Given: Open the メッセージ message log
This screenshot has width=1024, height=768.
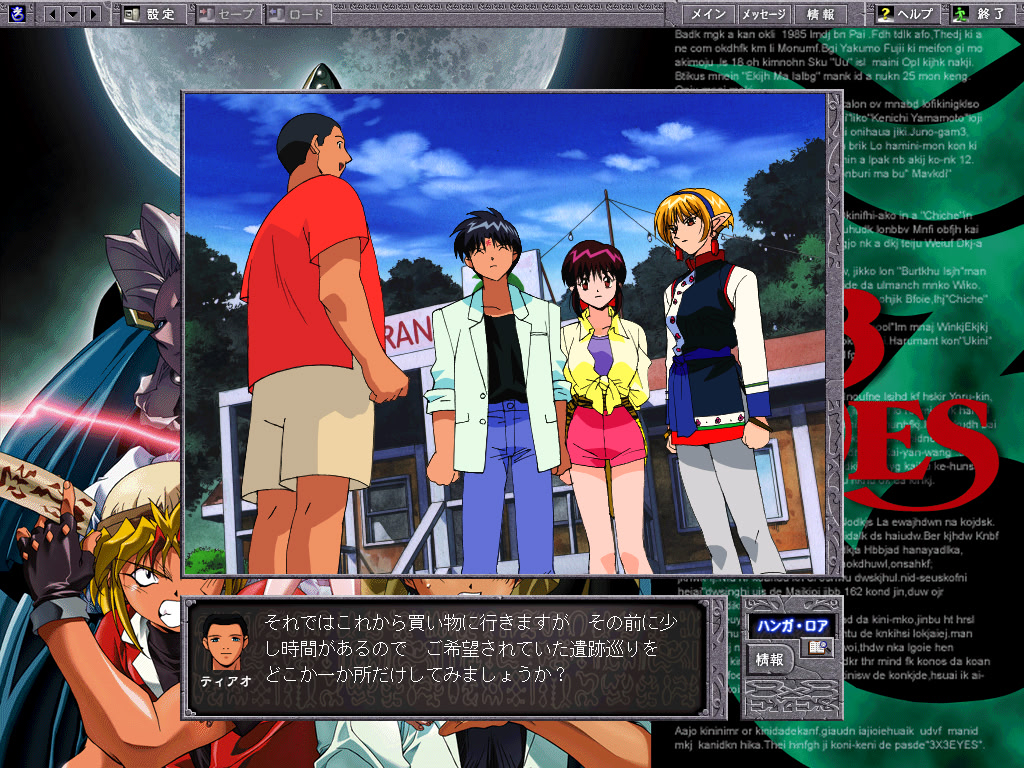Looking at the screenshot, I should click(x=763, y=14).
